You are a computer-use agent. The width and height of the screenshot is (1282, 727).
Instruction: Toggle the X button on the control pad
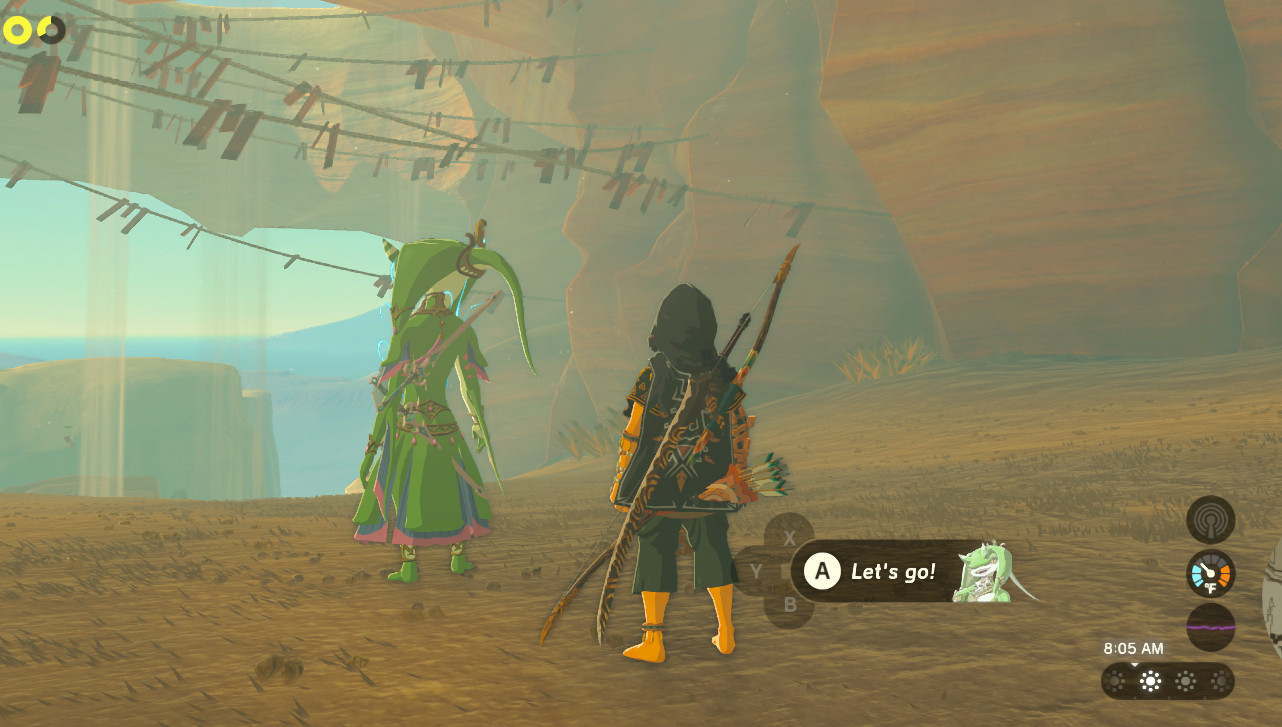790,537
